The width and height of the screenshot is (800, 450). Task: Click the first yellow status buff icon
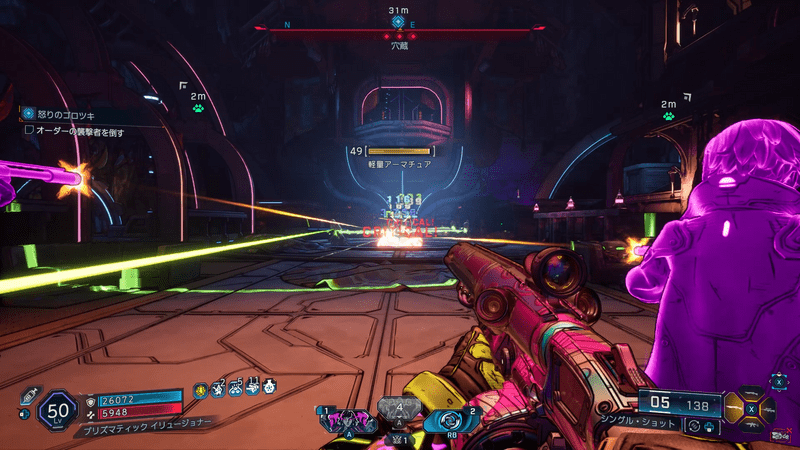tap(200, 386)
